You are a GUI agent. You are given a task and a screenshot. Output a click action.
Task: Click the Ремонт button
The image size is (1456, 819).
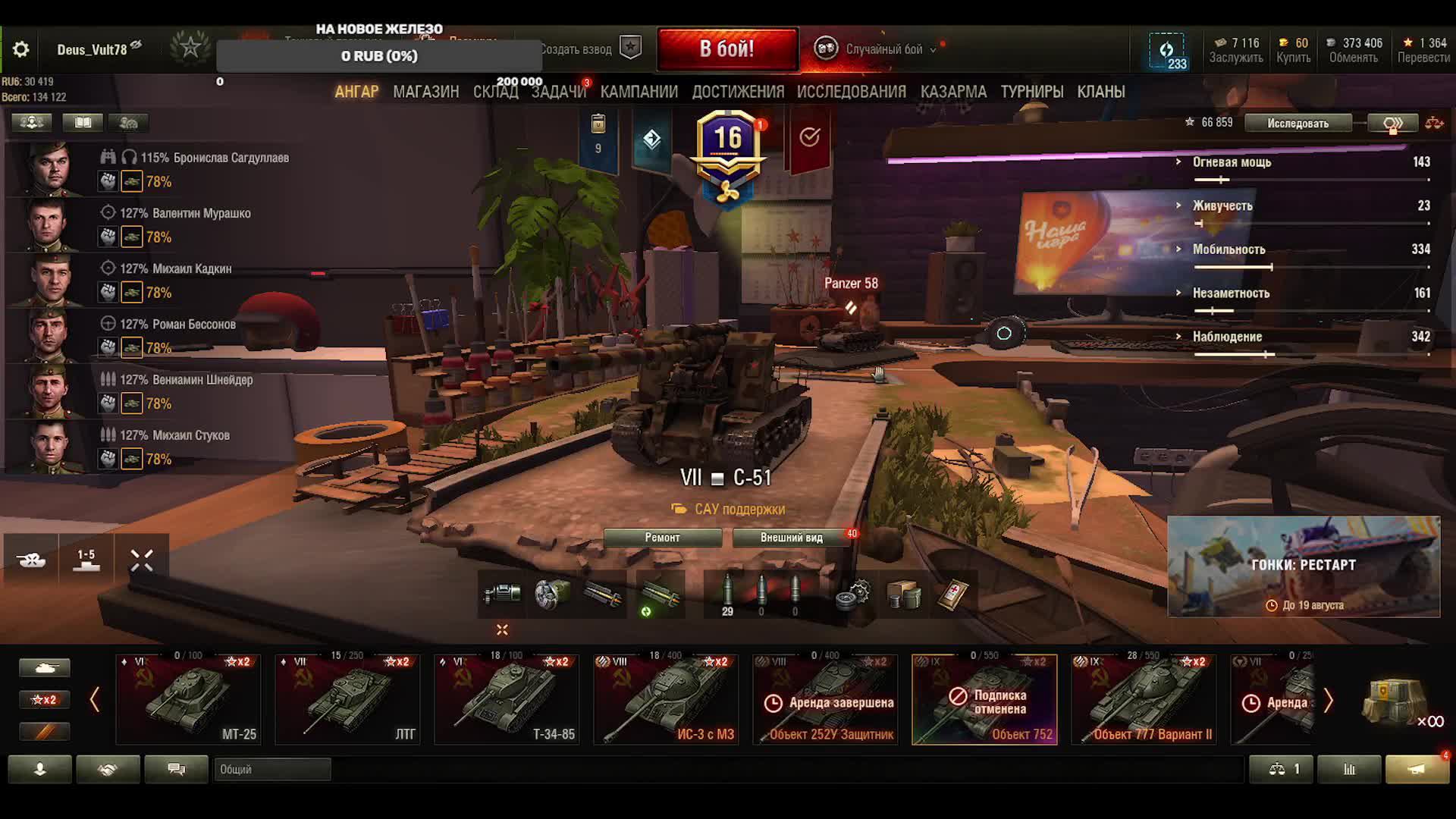coord(662,538)
